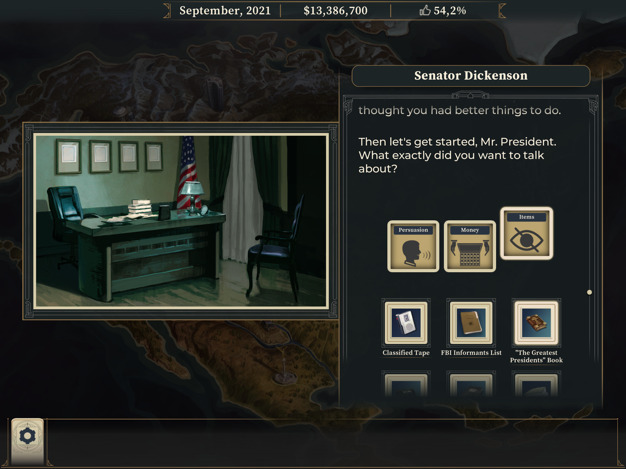Open the gear settings button

[28, 436]
